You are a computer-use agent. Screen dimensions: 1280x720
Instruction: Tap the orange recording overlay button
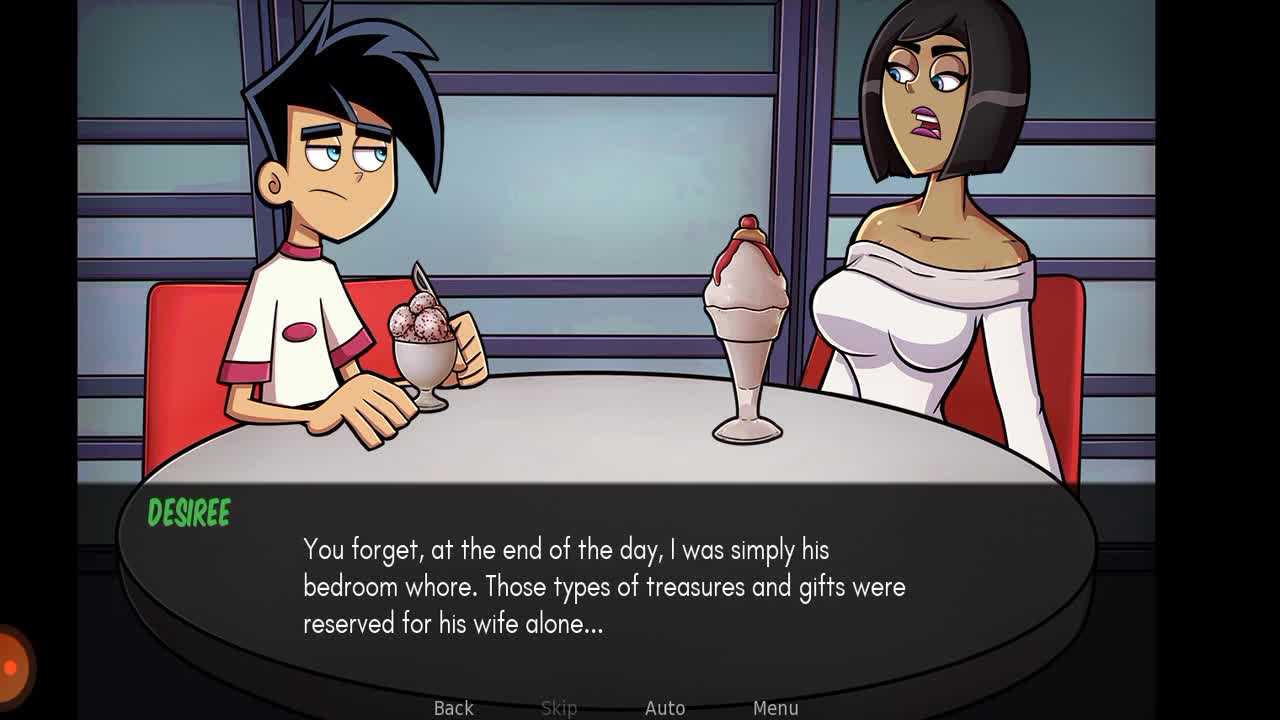pos(12,664)
